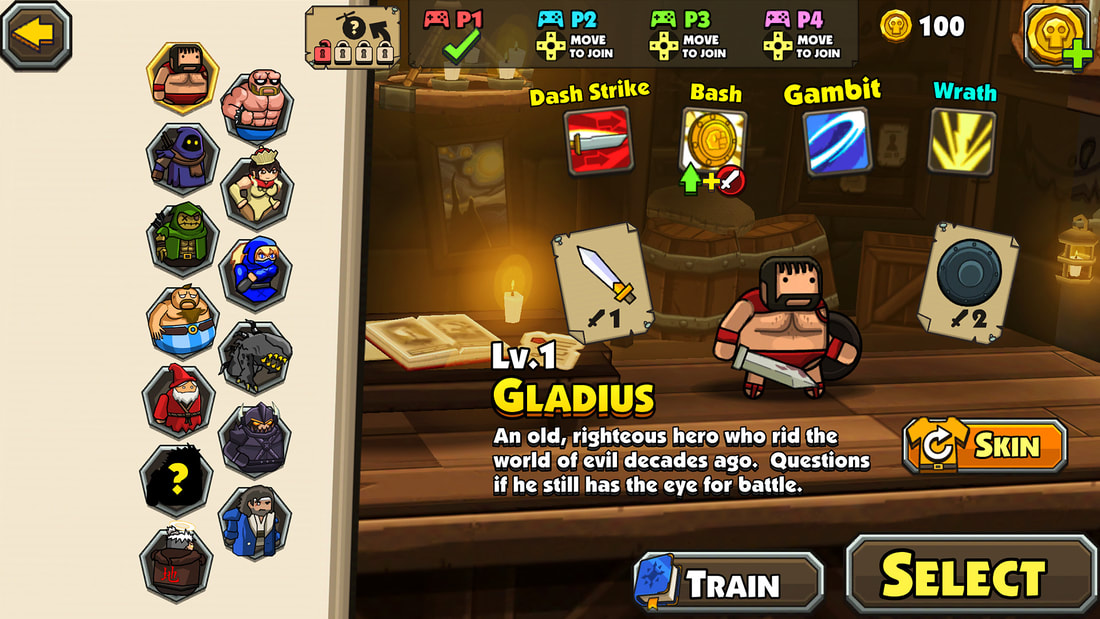The width and height of the screenshot is (1100, 619).
Task: Change the hero's Skin
Action: click(984, 446)
